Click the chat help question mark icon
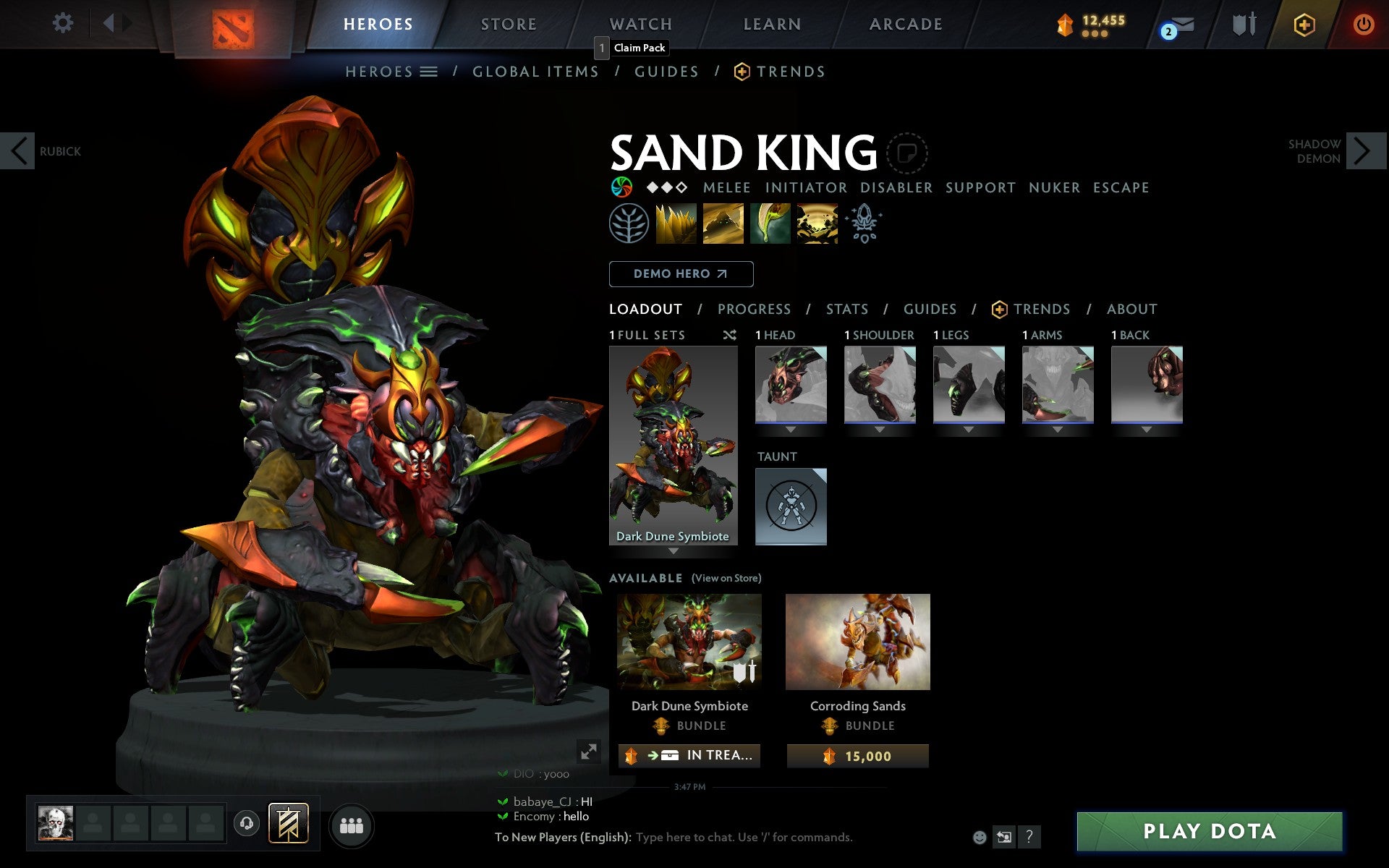The width and height of the screenshot is (1389, 868). click(1029, 838)
